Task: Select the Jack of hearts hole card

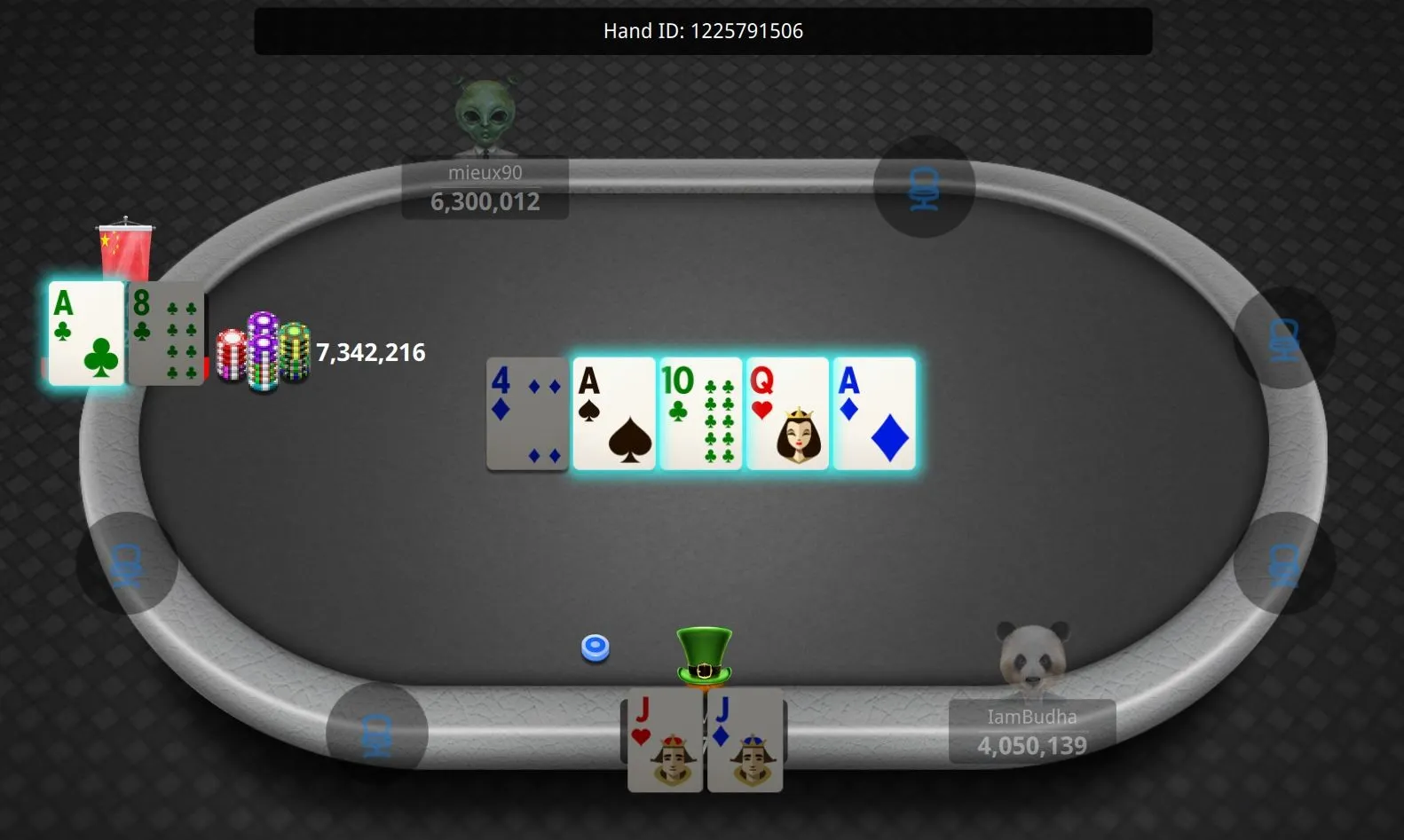Action: (665, 742)
